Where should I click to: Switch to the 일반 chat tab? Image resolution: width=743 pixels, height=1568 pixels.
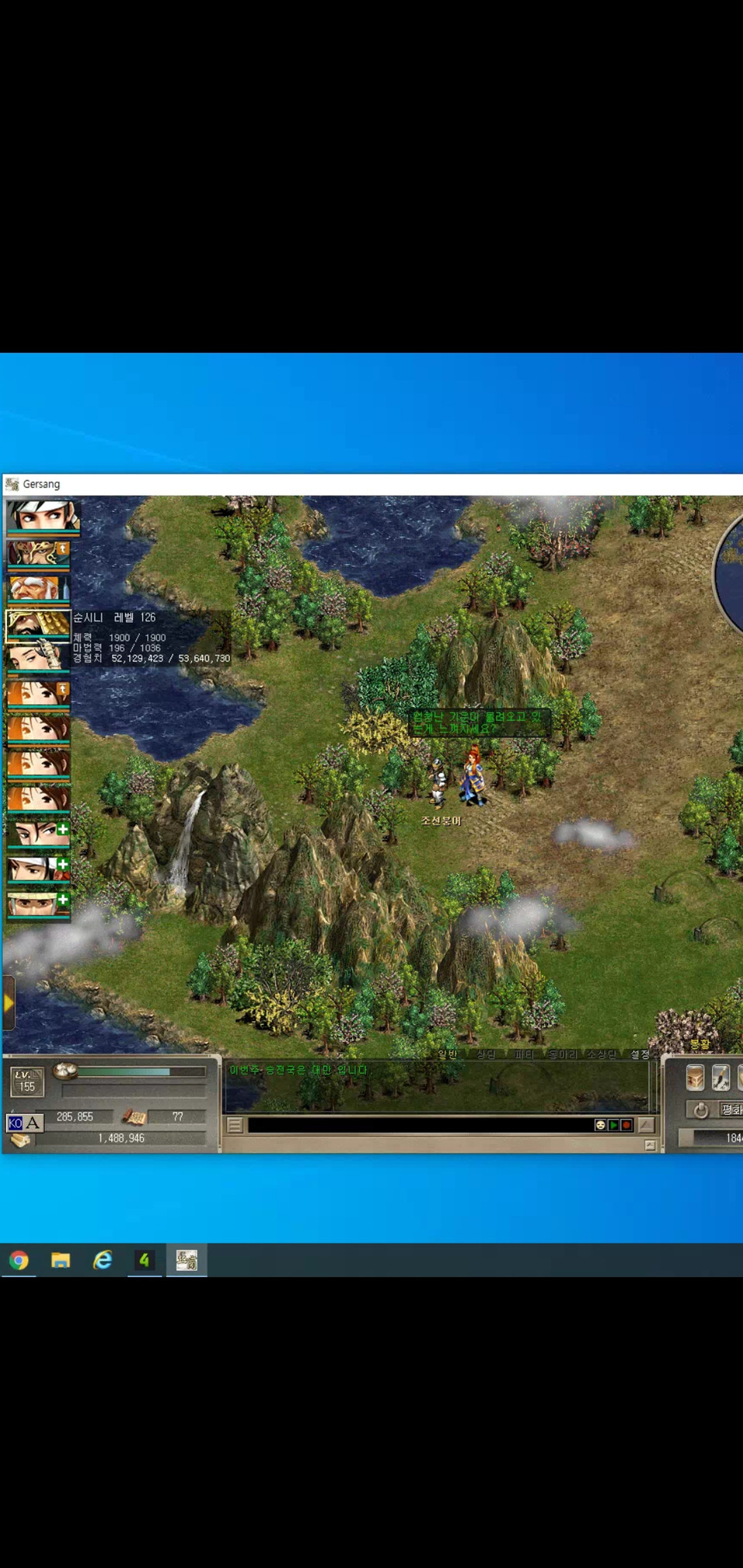447,1054
